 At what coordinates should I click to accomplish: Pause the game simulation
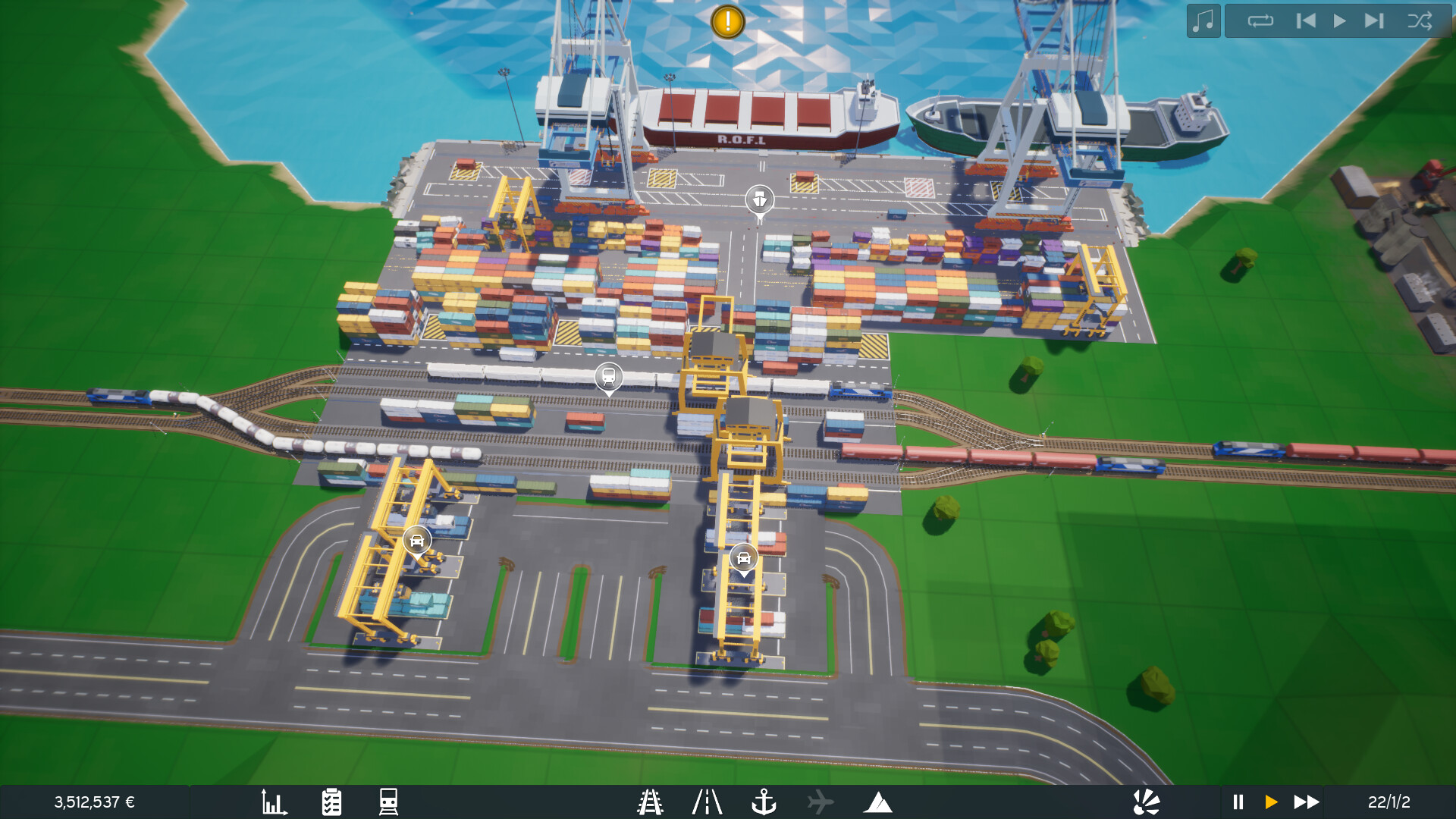[1238, 800]
